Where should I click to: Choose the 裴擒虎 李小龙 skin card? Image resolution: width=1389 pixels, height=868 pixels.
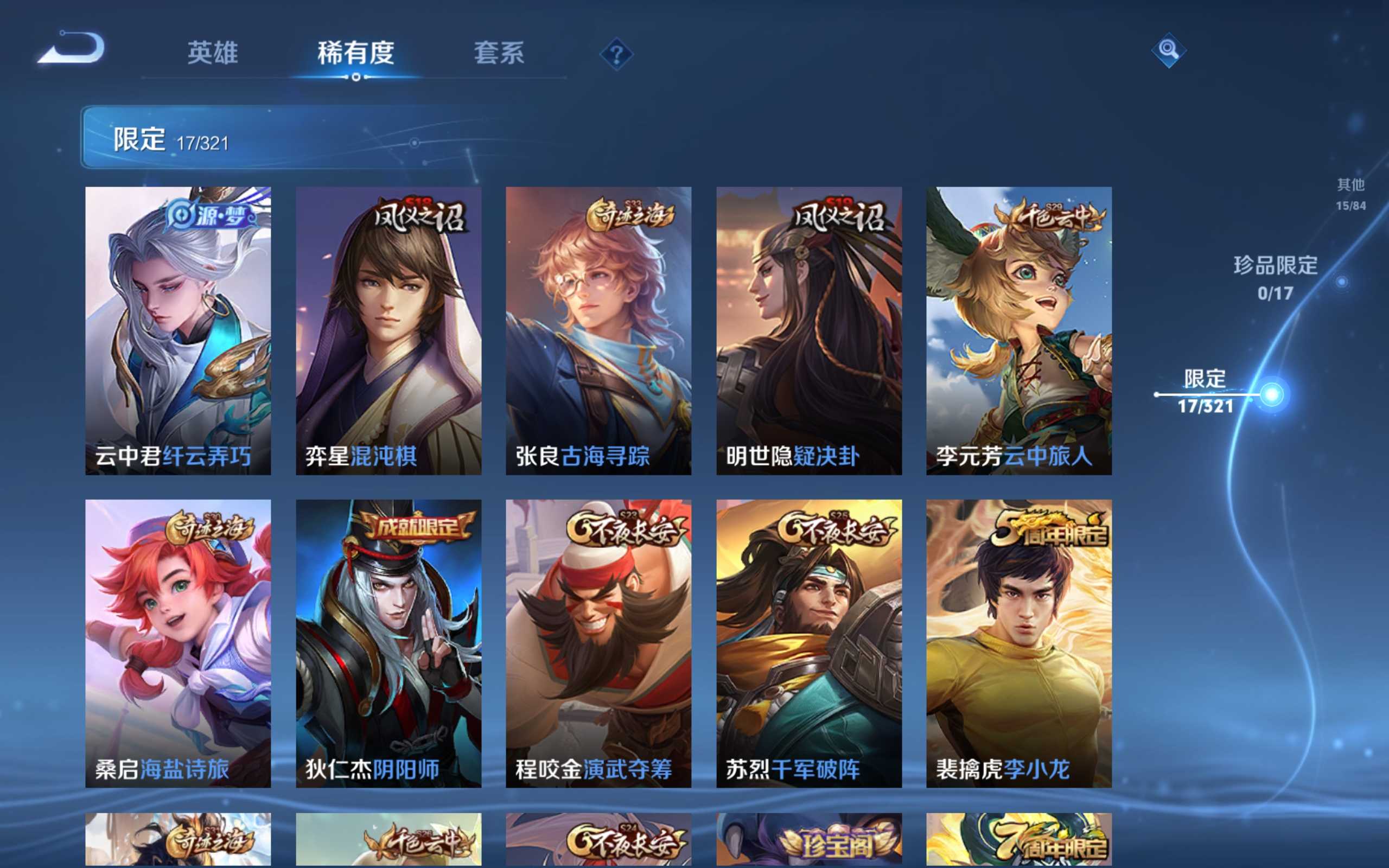pyautogui.click(x=1019, y=643)
